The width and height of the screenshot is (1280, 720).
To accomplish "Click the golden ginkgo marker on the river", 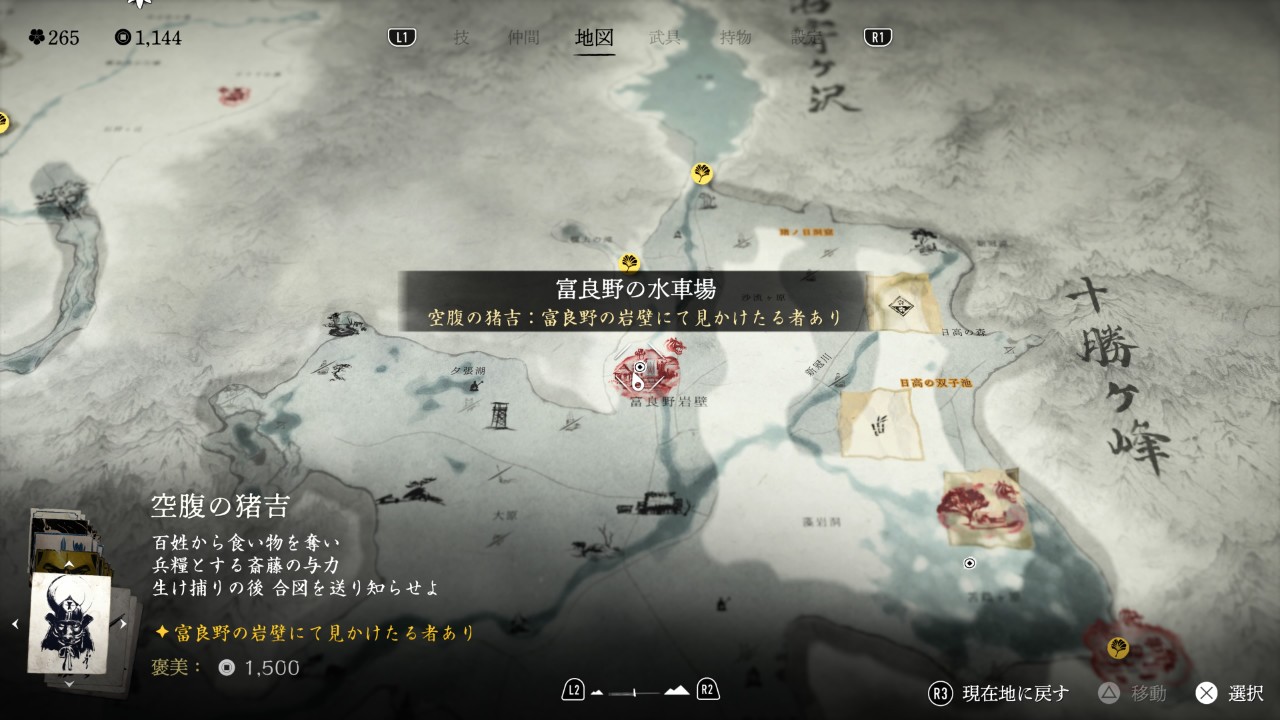I will point(702,173).
